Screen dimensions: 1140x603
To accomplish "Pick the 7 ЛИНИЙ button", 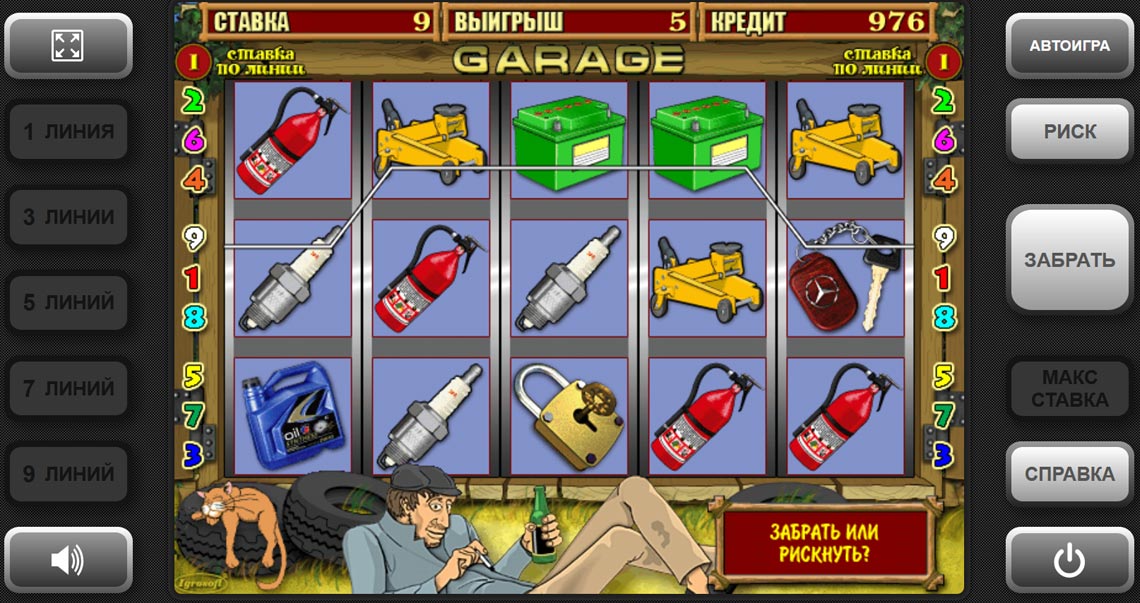I will [68, 388].
